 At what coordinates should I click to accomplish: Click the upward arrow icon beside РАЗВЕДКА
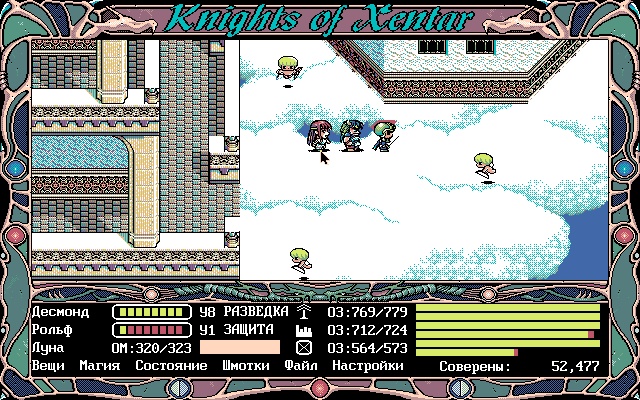304,312
